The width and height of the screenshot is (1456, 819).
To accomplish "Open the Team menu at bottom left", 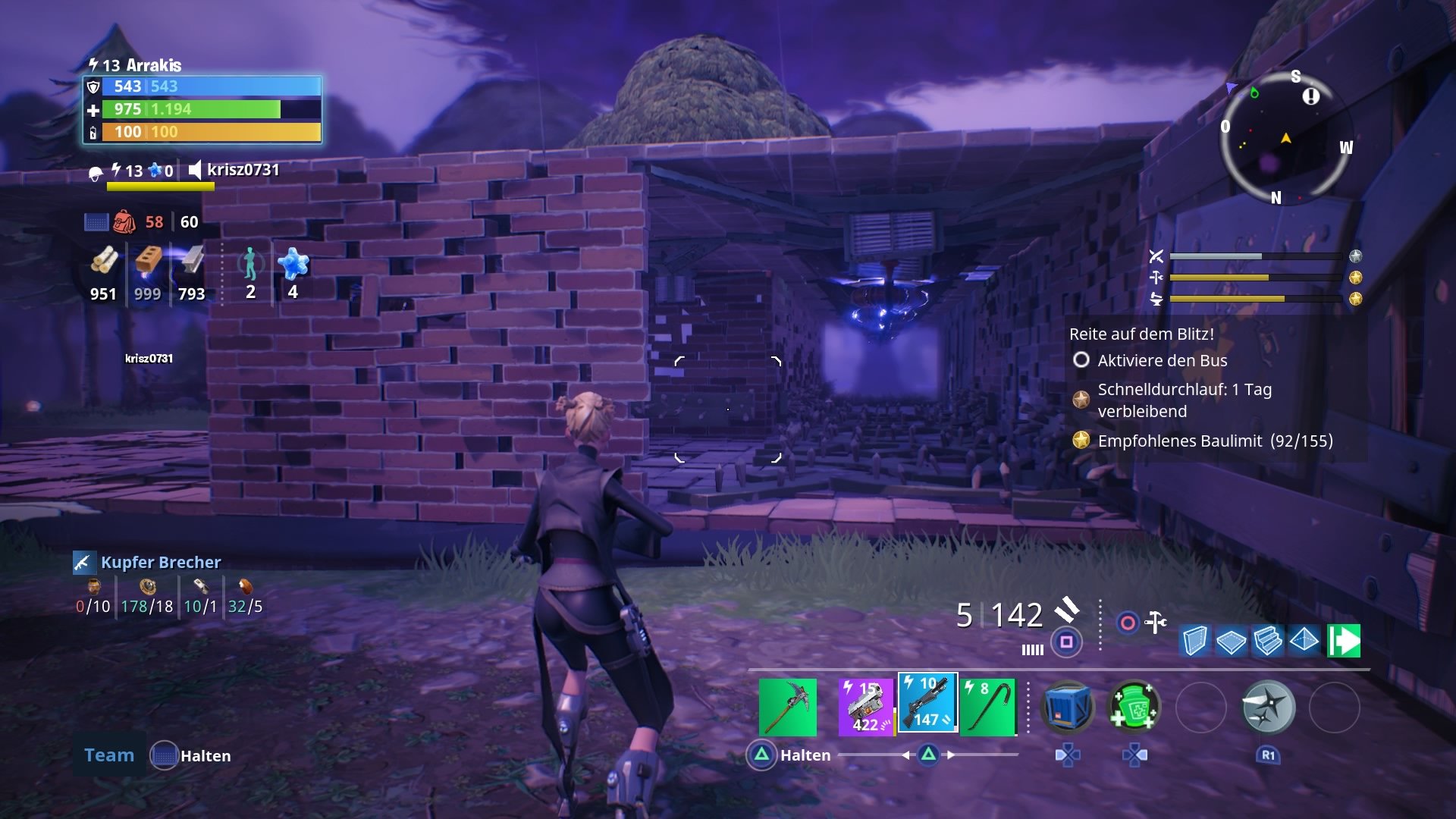I will (x=108, y=755).
